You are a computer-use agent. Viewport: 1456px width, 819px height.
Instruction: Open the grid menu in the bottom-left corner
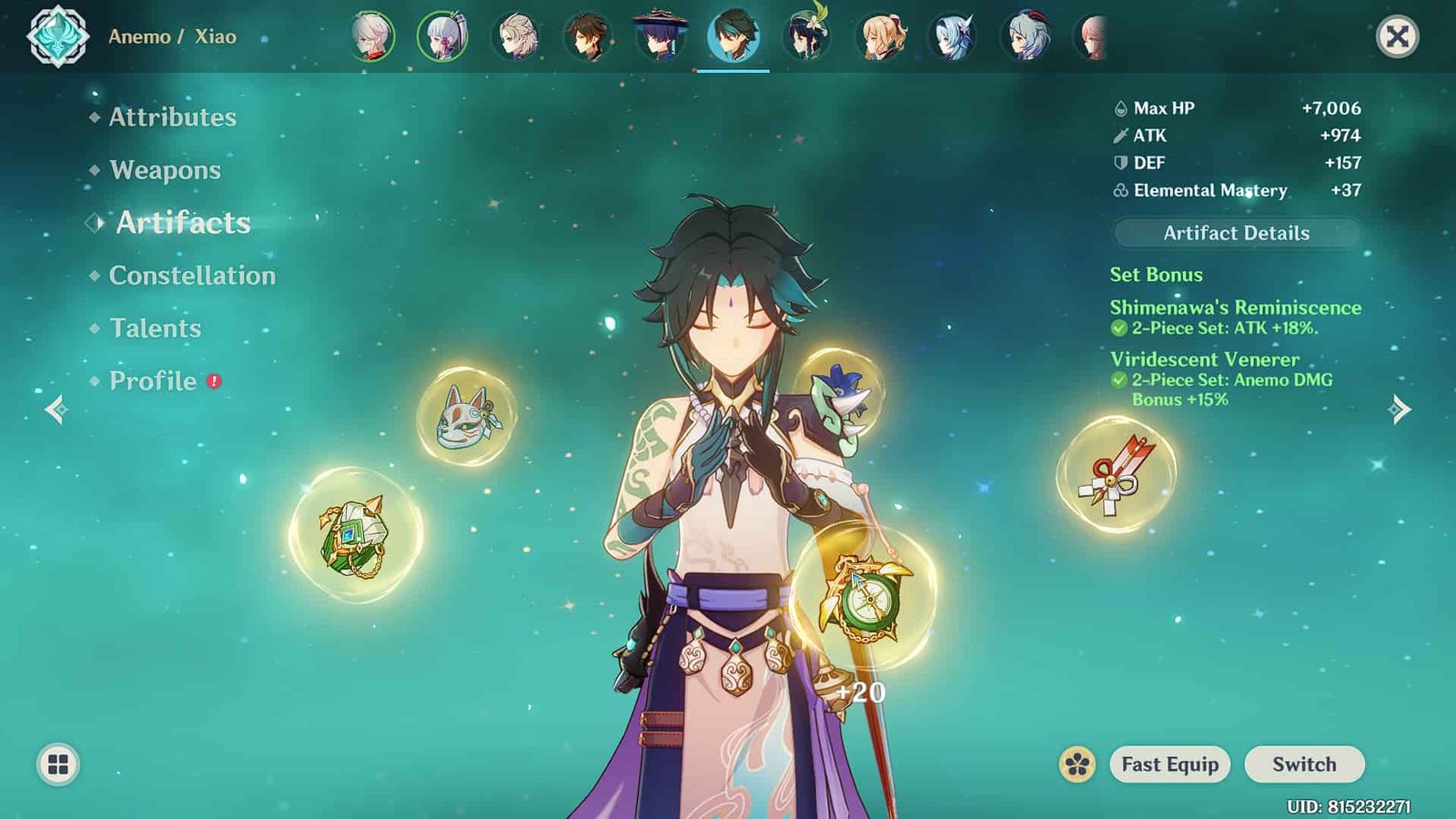[56, 764]
